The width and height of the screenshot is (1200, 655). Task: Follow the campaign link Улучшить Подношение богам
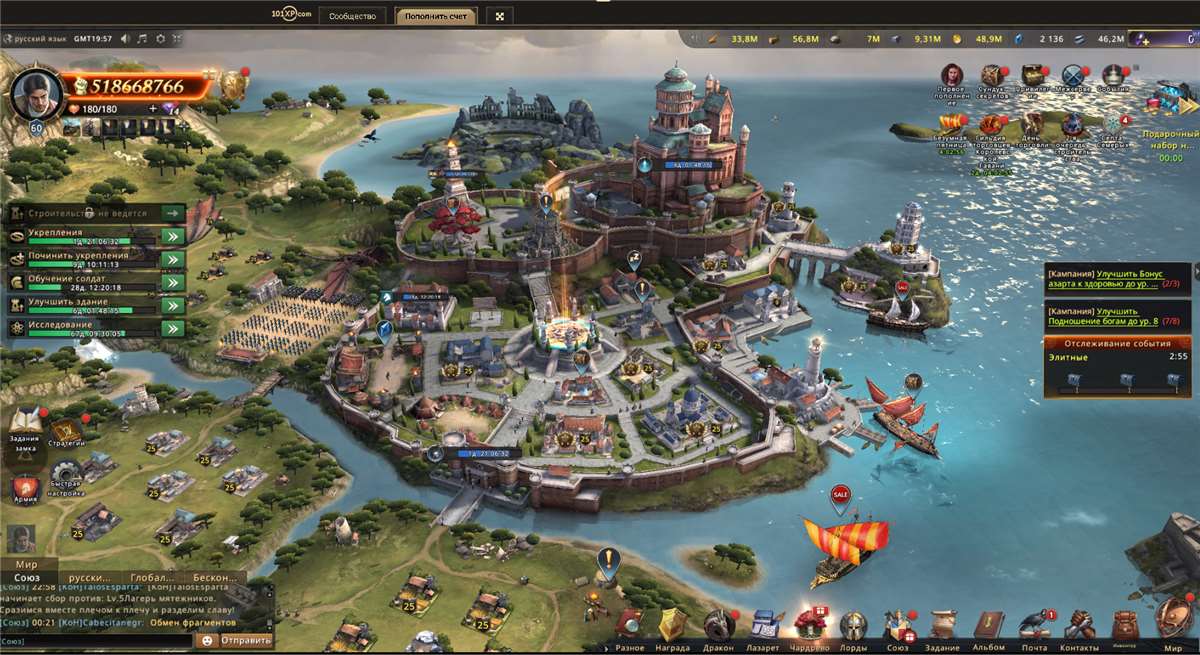pos(1098,316)
